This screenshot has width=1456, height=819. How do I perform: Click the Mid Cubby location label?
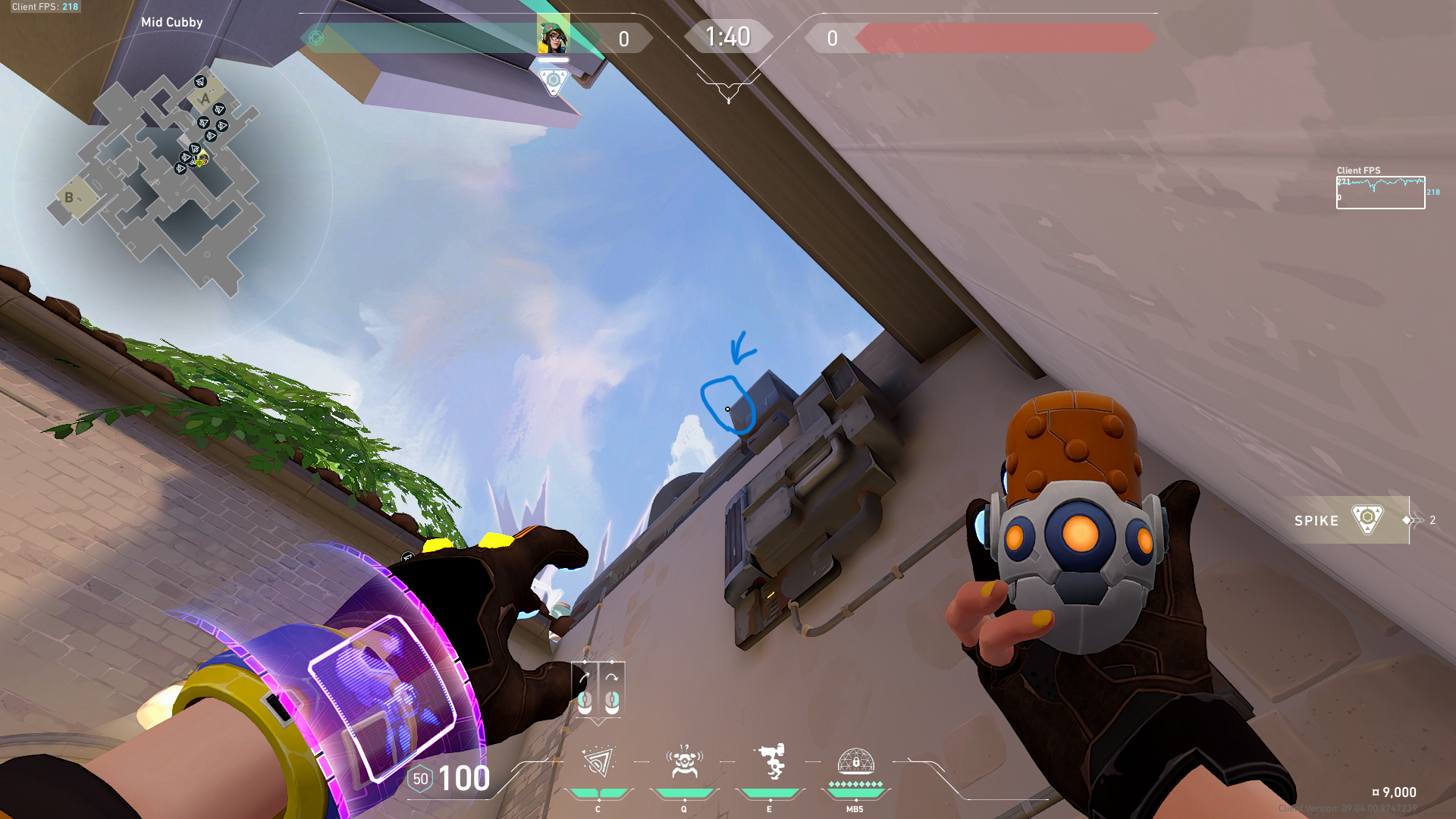point(171,22)
